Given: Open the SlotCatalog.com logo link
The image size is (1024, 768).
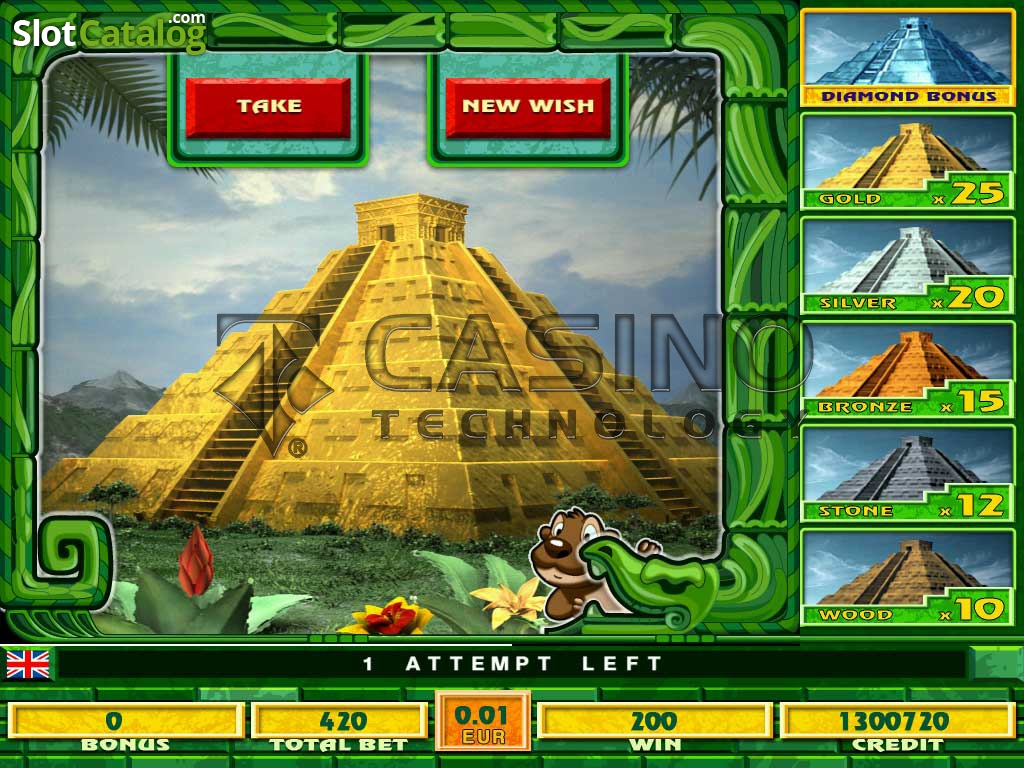Looking at the screenshot, I should [109, 32].
